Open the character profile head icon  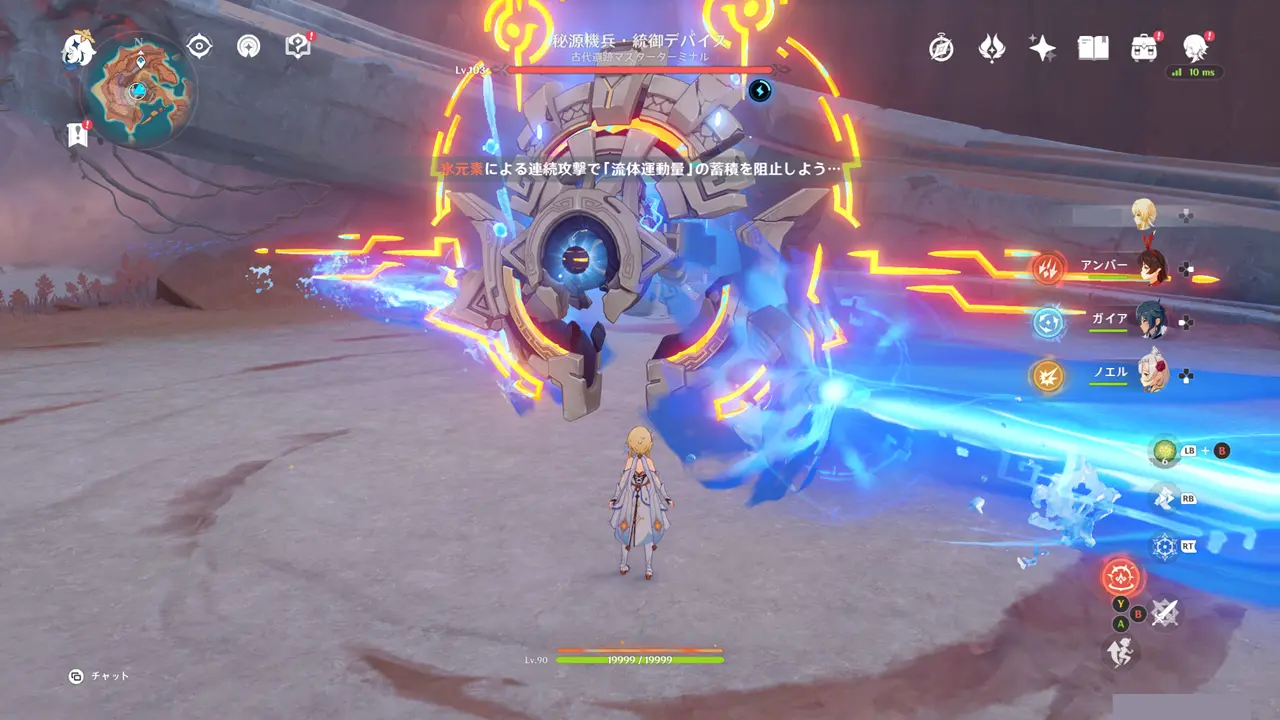pos(1194,47)
